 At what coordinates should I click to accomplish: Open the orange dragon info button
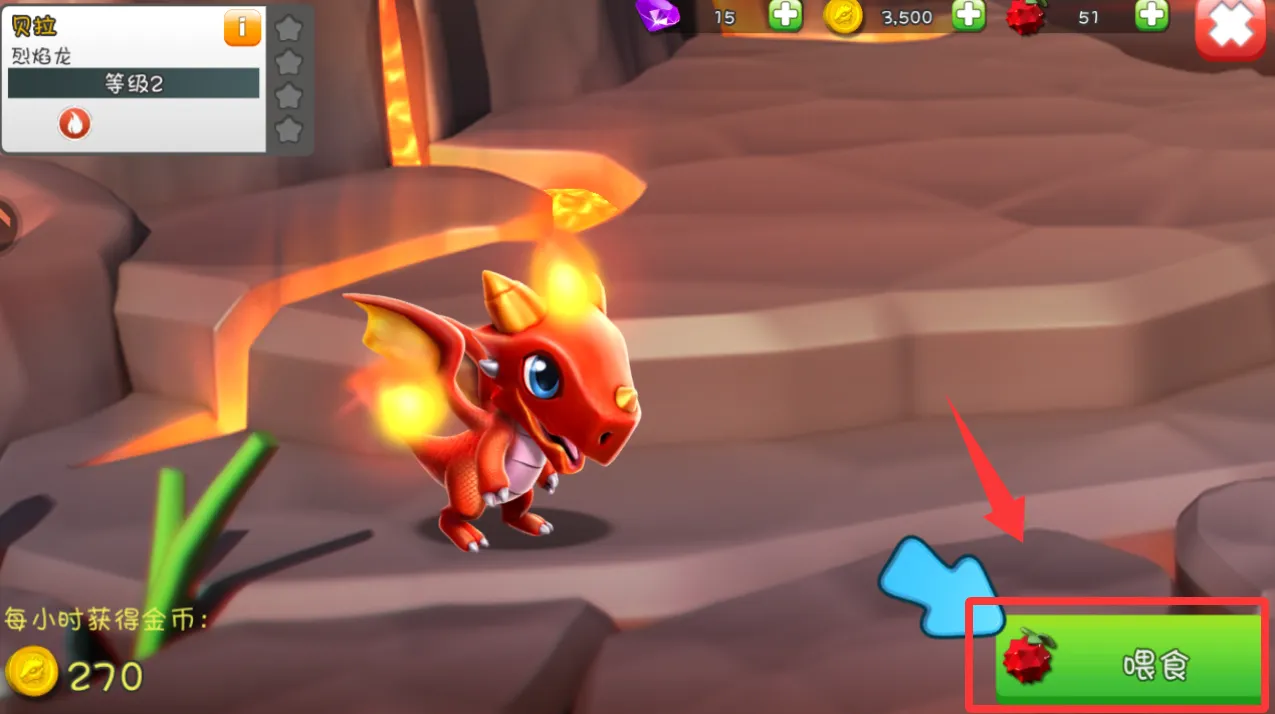(242, 28)
